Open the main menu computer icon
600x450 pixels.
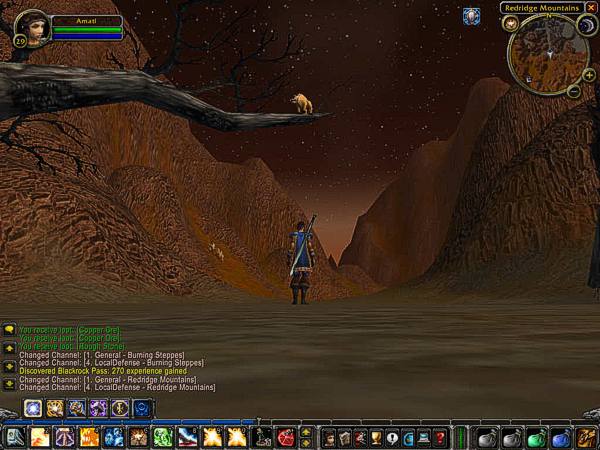[424, 438]
